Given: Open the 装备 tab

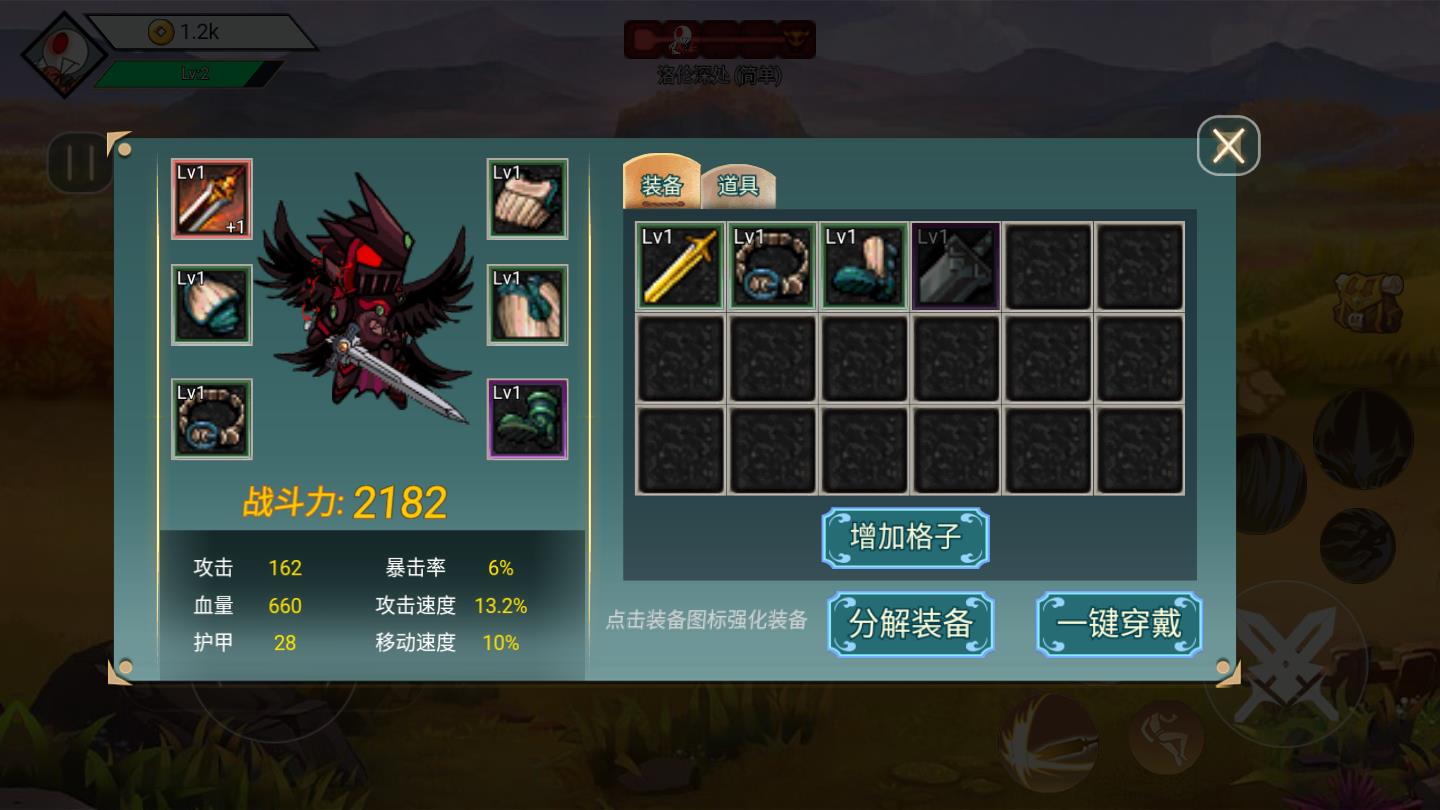Looking at the screenshot, I should 662,185.
